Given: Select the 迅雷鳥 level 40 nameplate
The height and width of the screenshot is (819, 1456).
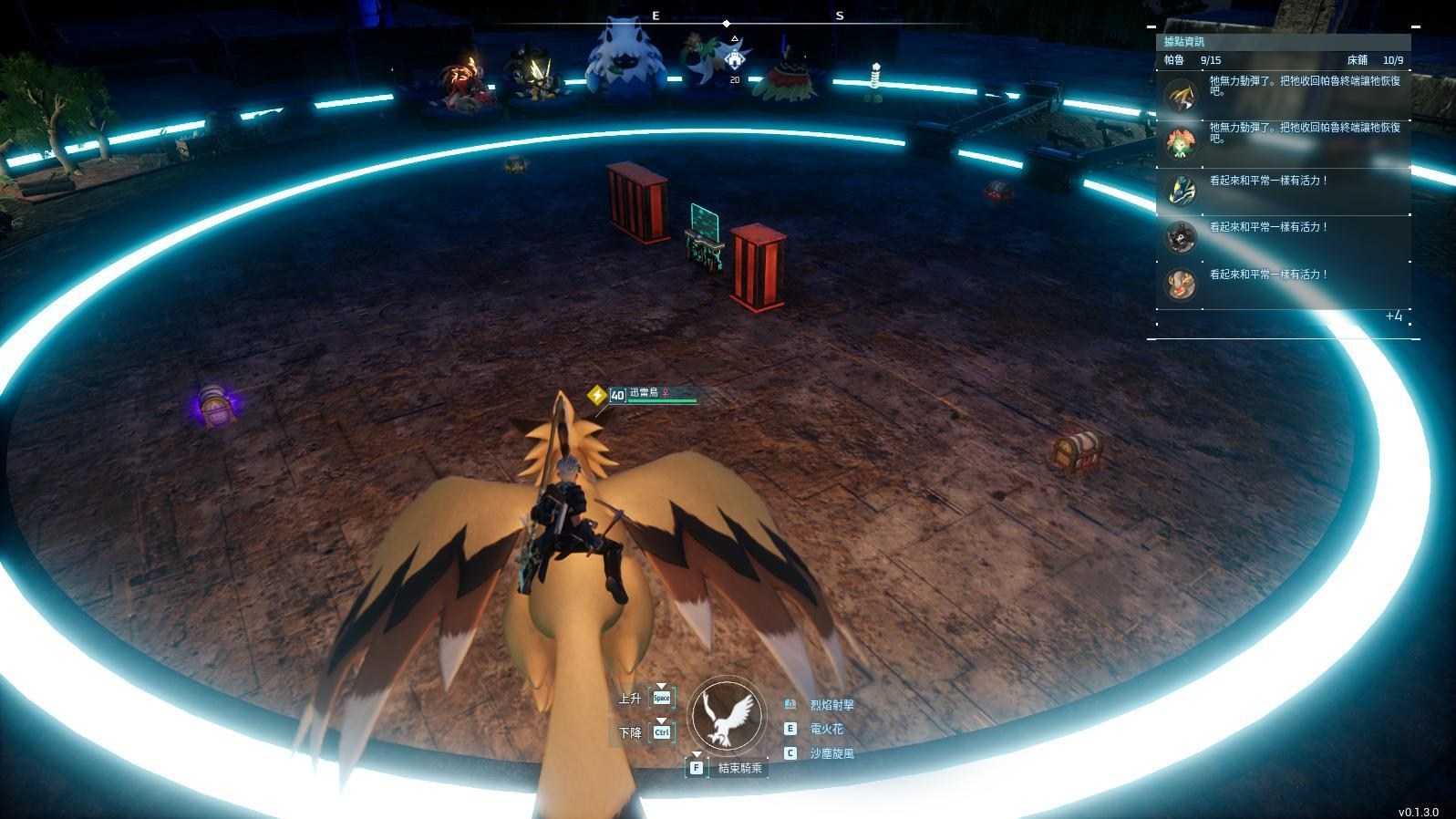Looking at the screenshot, I should click(x=649, y=395).
